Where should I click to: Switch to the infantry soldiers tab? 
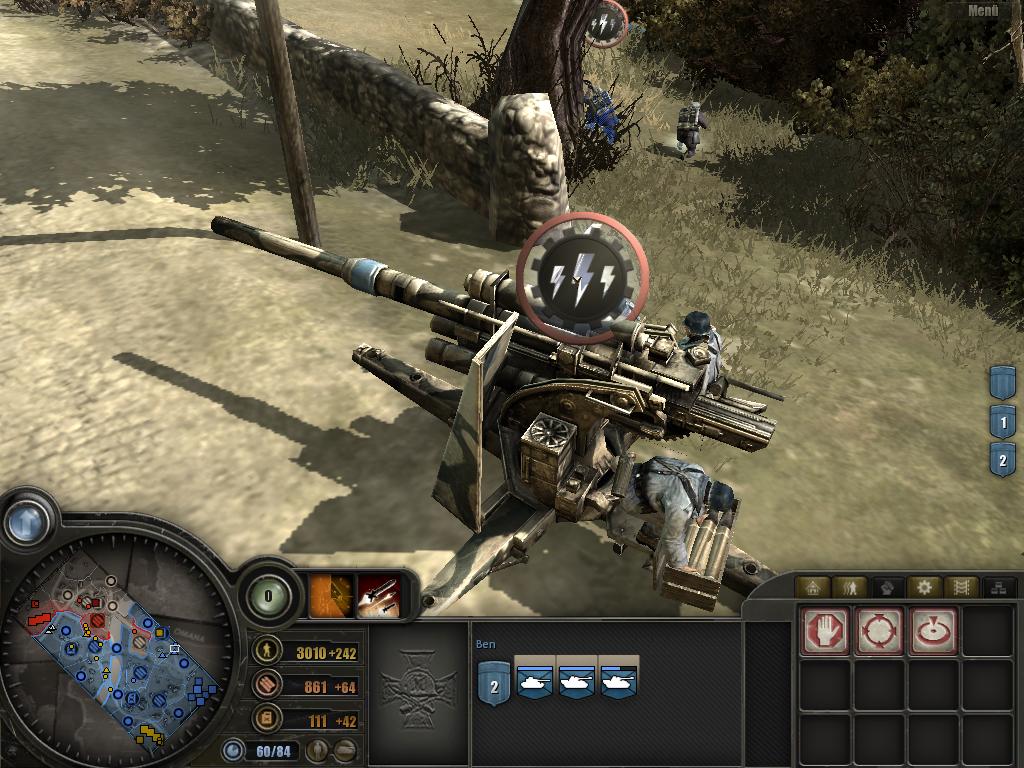[849, 587]
